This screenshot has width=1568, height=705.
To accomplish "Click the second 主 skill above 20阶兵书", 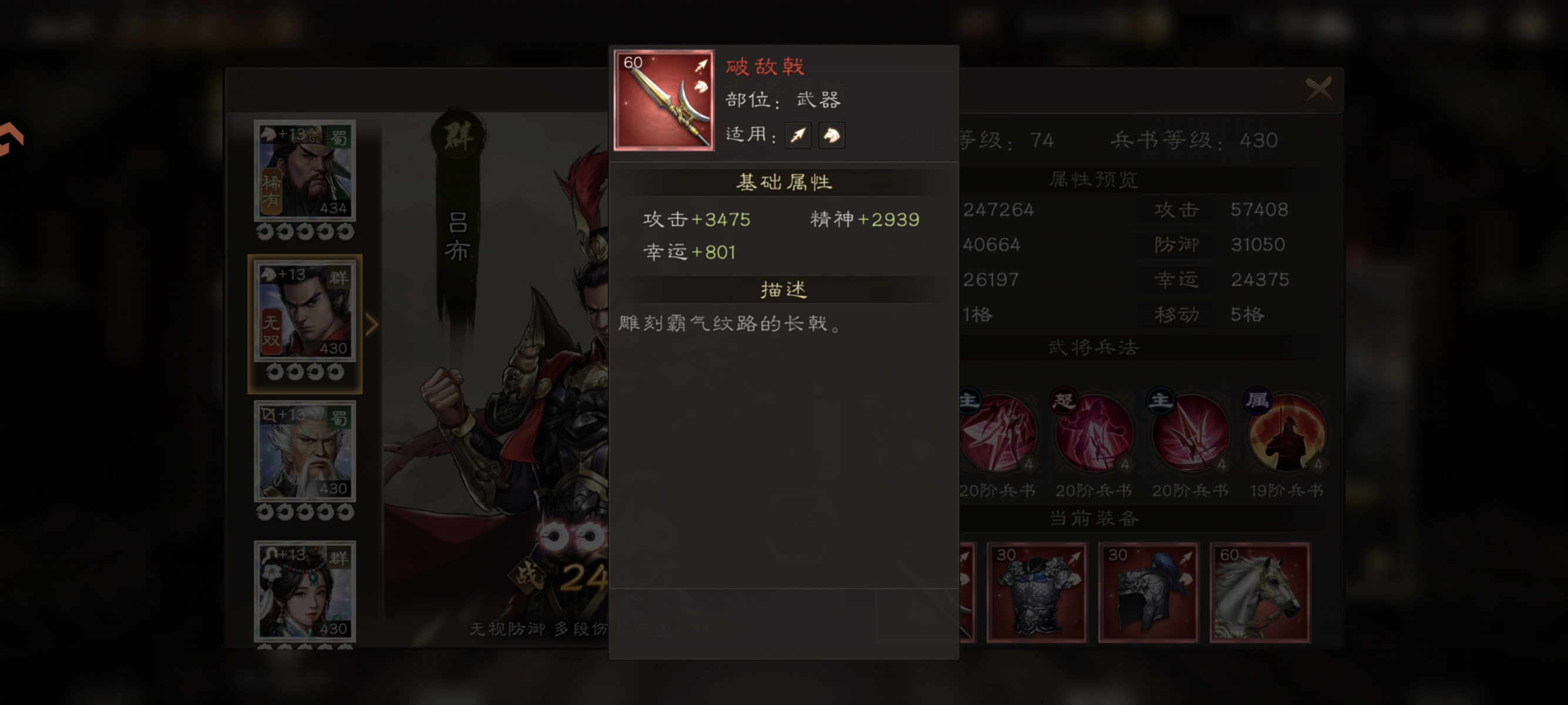I will click(1191, 434).
